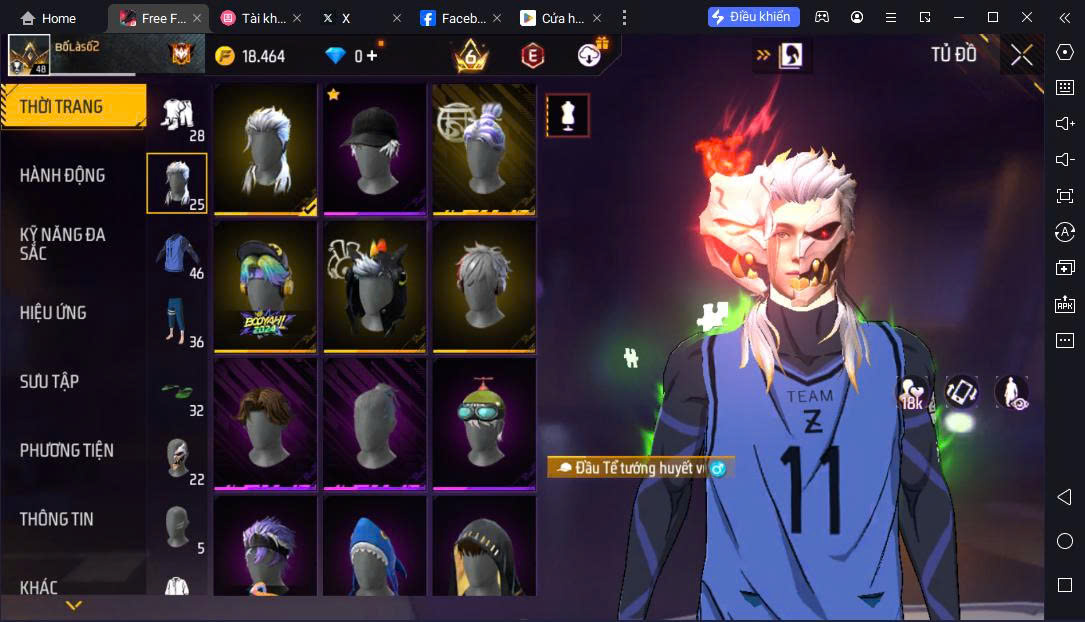
Task: Open the Hiệu Ứng category
Action: point(53,312)
